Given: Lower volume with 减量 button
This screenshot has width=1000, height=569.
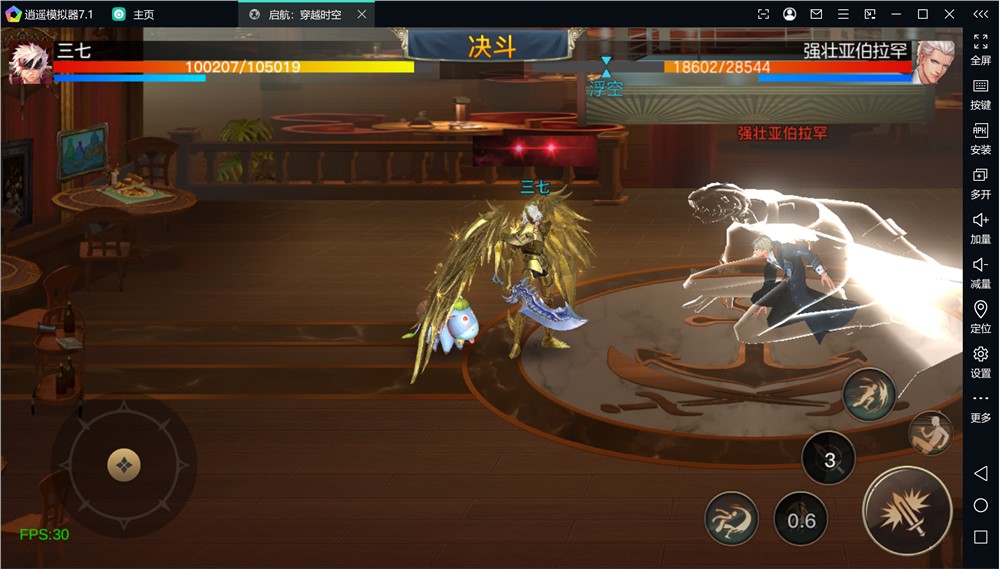Looking at the screenshot, I should (x=980, y=272).
